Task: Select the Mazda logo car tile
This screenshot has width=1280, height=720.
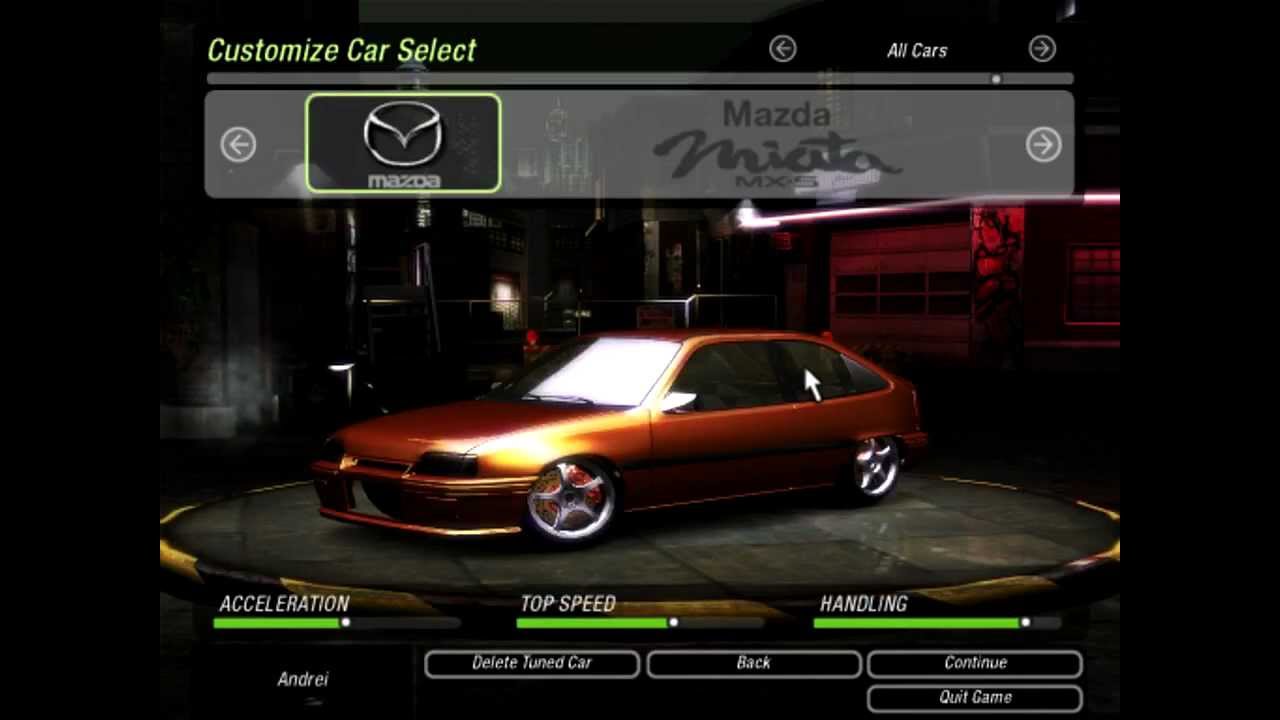Action: point(403,143)
